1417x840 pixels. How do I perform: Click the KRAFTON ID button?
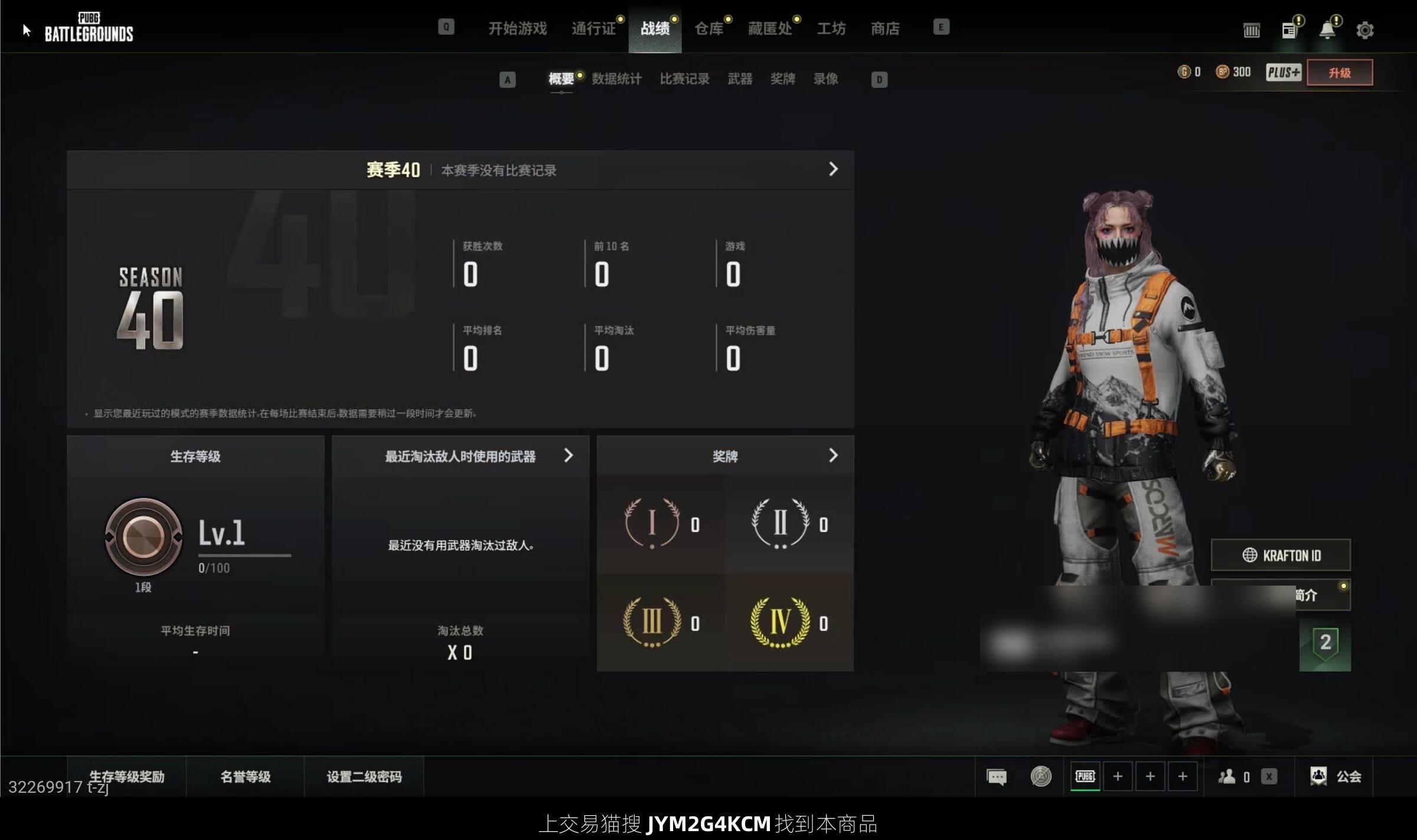1281,555
